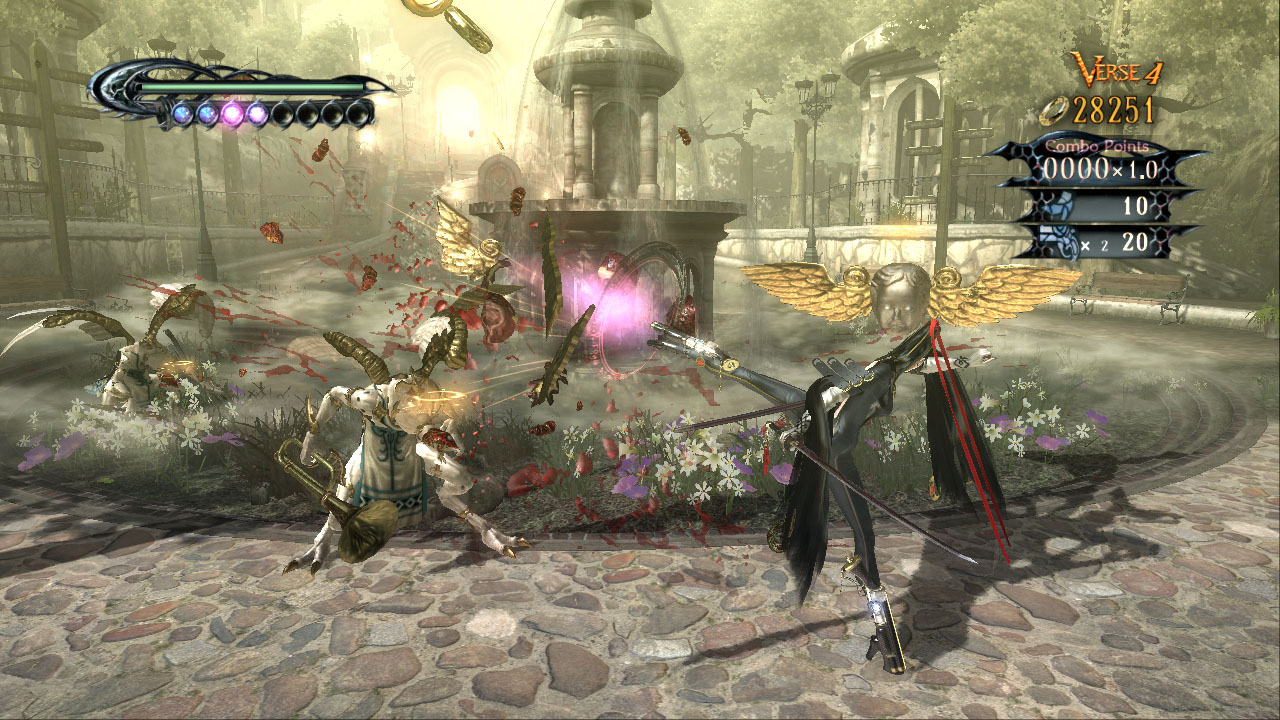Open the Combo Points header
This screenshot has width=1280, height=720.
[1097, 145]
